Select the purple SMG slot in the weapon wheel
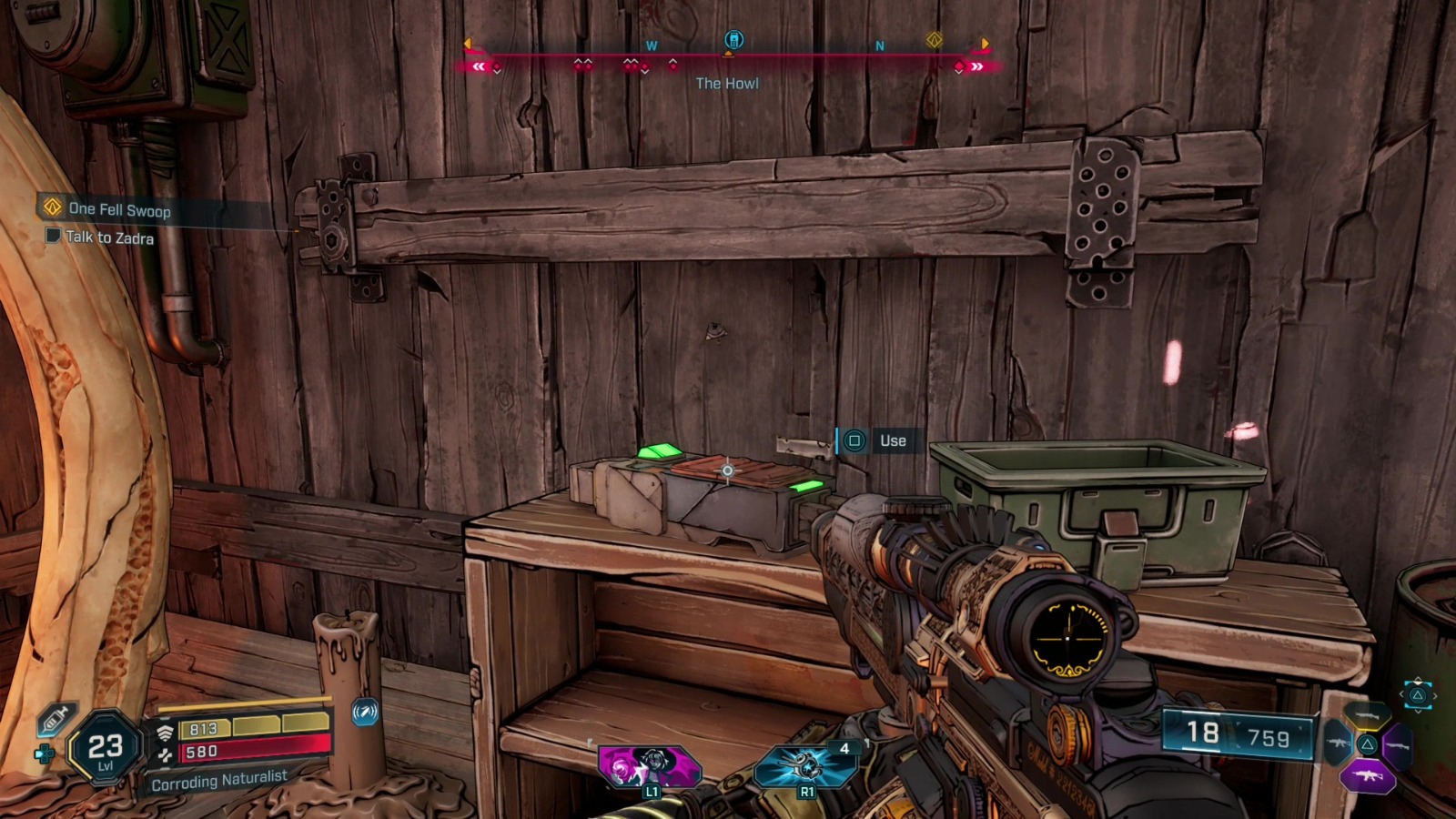This screenshot has width=1456, height=819. [1367, 774]
